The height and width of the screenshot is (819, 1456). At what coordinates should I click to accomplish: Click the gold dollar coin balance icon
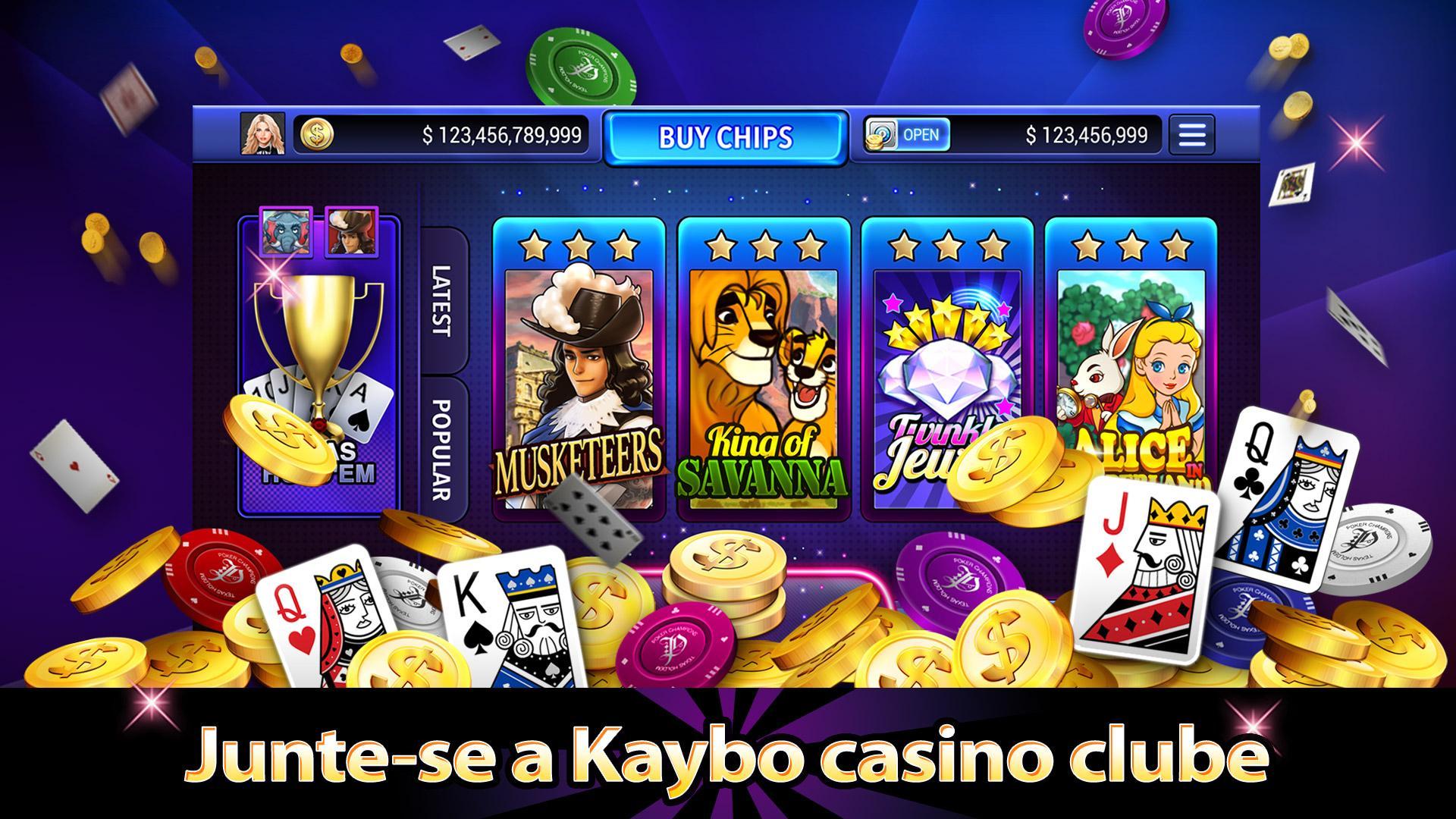316,135
